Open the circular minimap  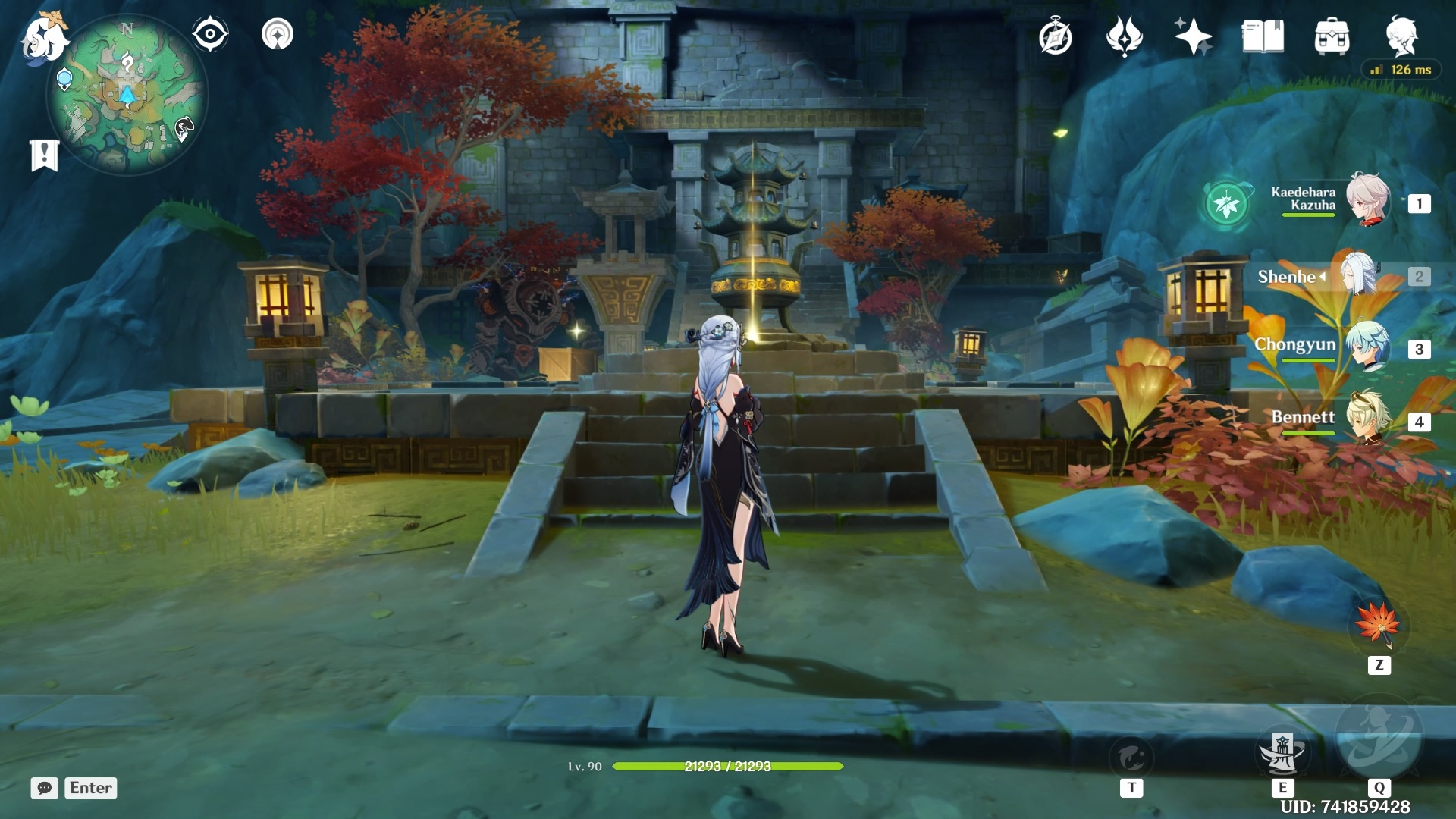pos(127,94)
